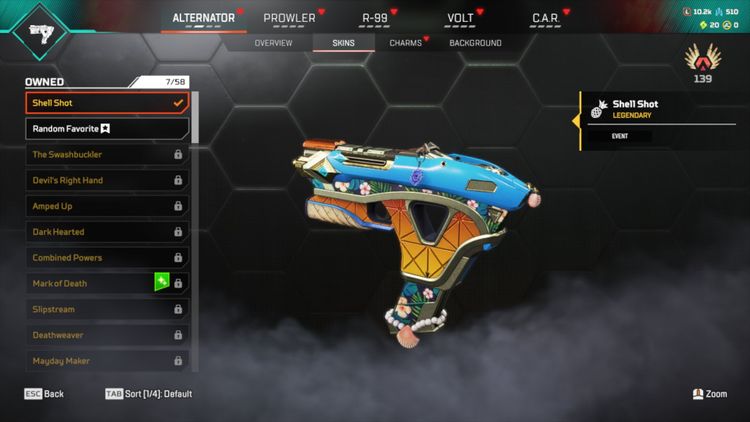Show the Volt weapon tab
The width and height of the screenshot is (750, 422).
click(460, 18)
